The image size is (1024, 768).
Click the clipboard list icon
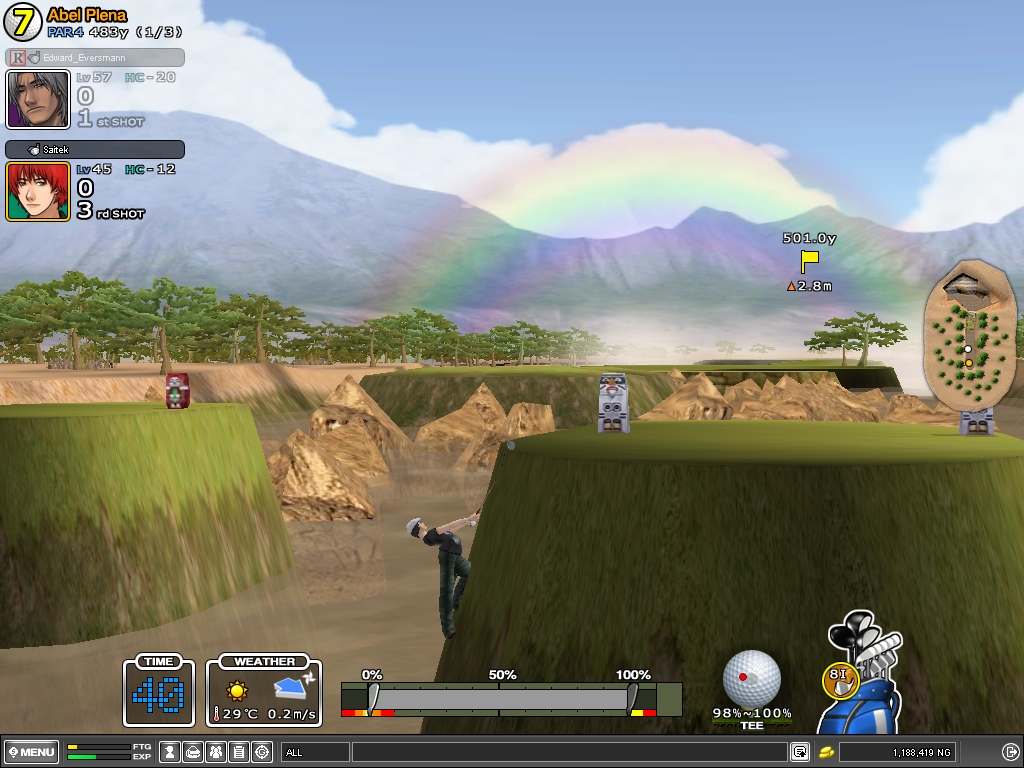239,752
